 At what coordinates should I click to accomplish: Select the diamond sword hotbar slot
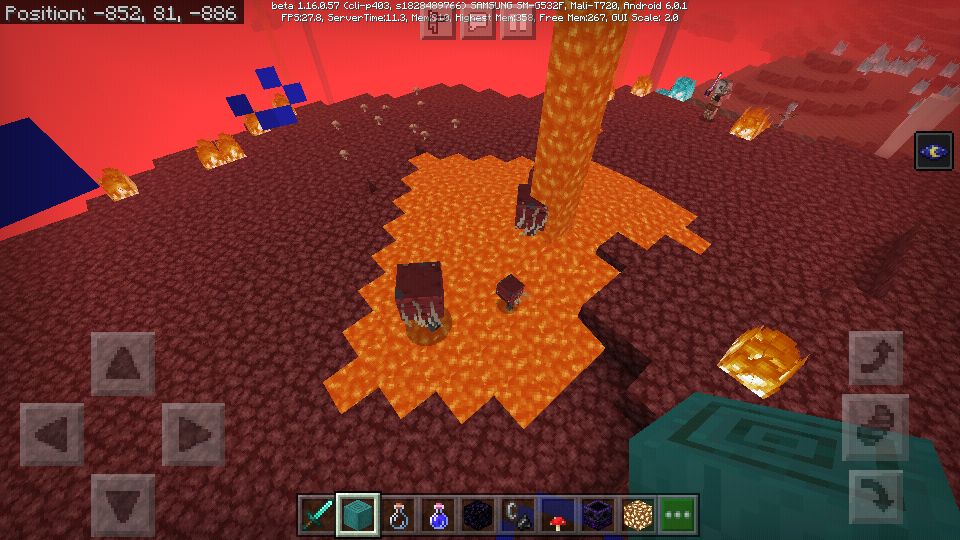click(x=318, y=515)
